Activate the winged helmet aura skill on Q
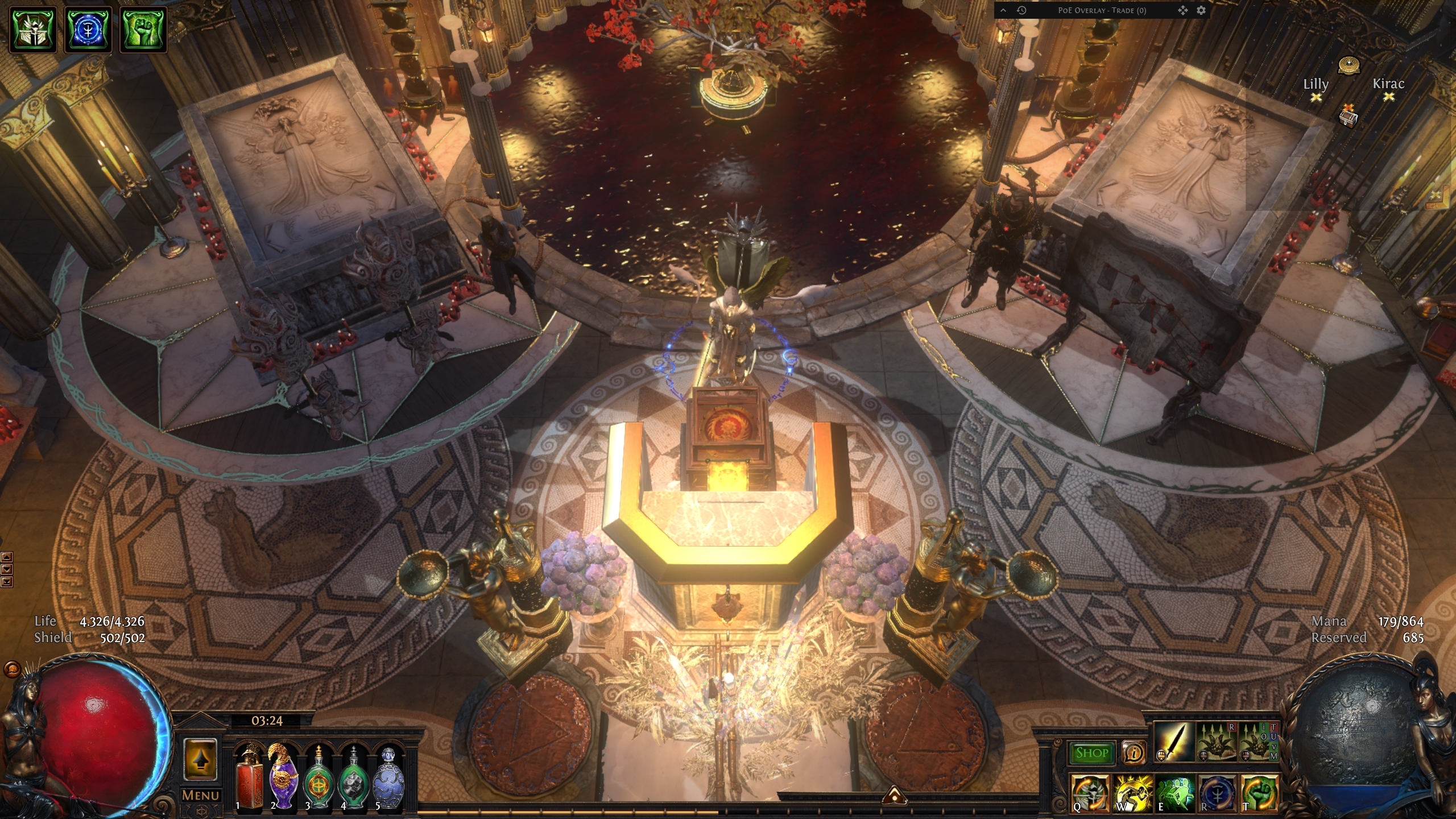The height and width of the screenshot is (819, 1456). 1090,793
